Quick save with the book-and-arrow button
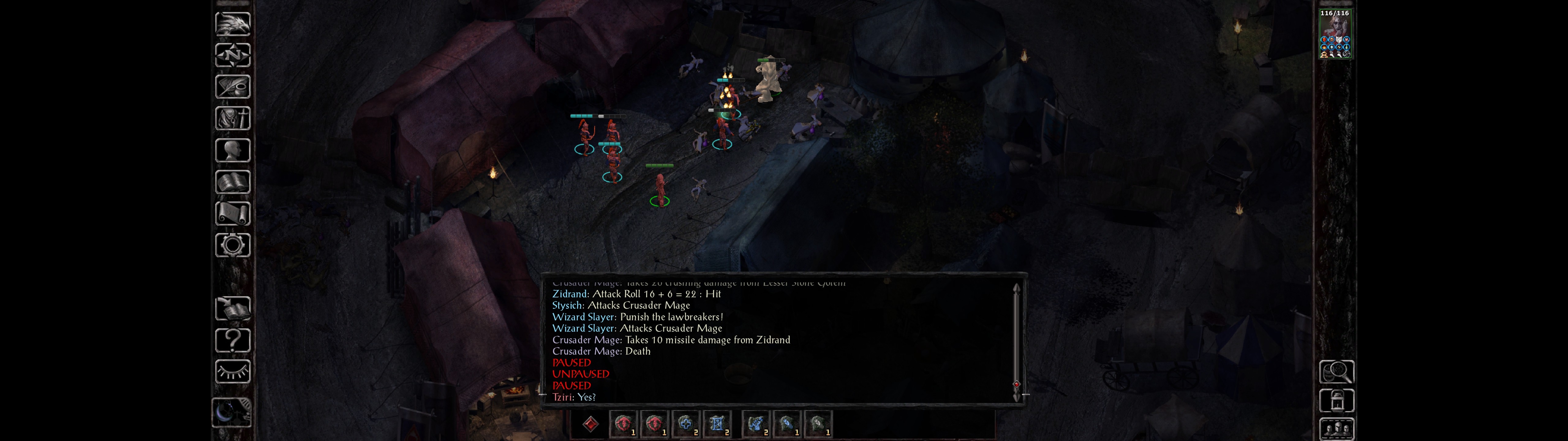This screenshot has height=441, width=1568. coord(232,309)
